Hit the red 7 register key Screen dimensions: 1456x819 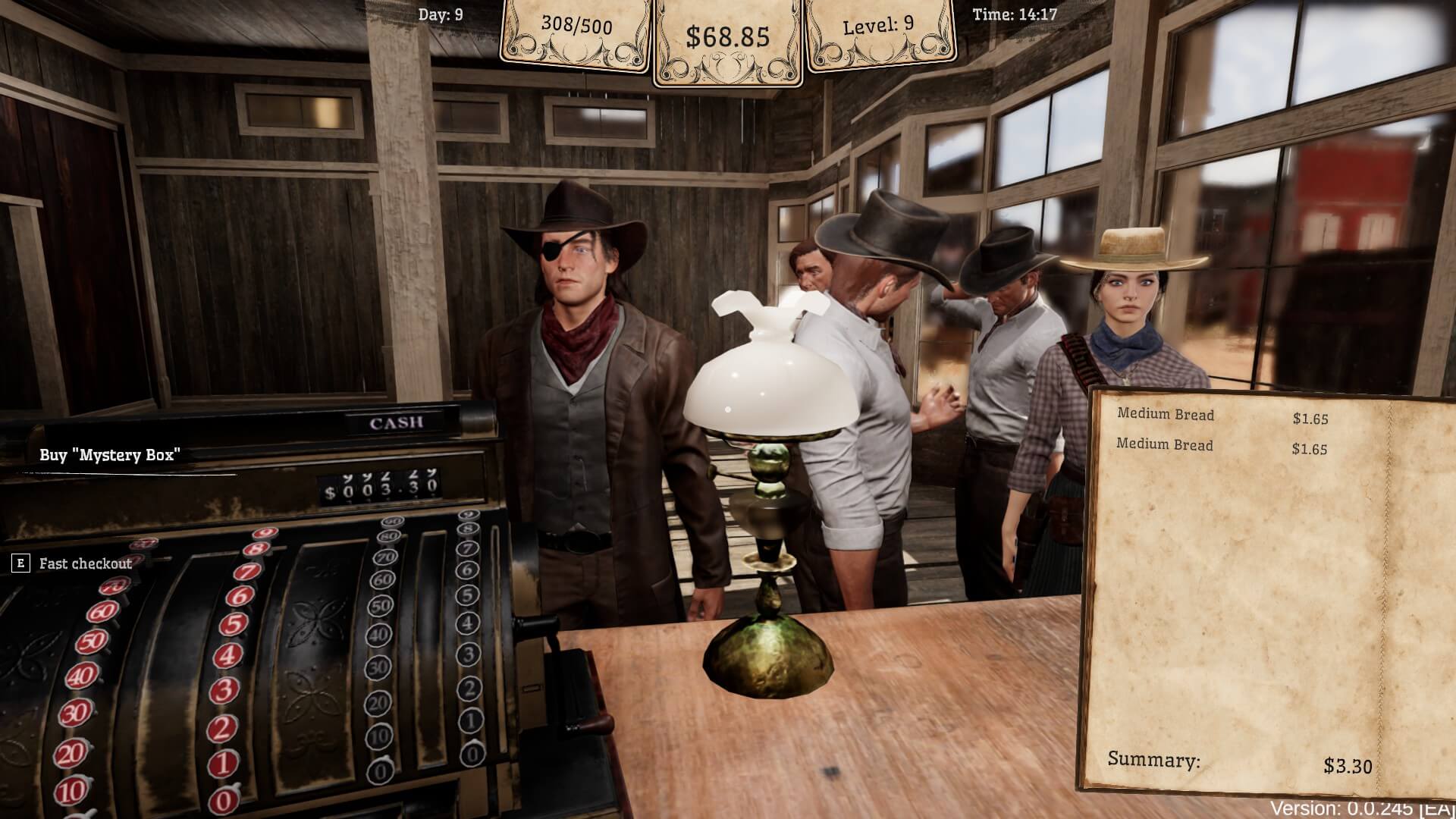pos(248,571)
